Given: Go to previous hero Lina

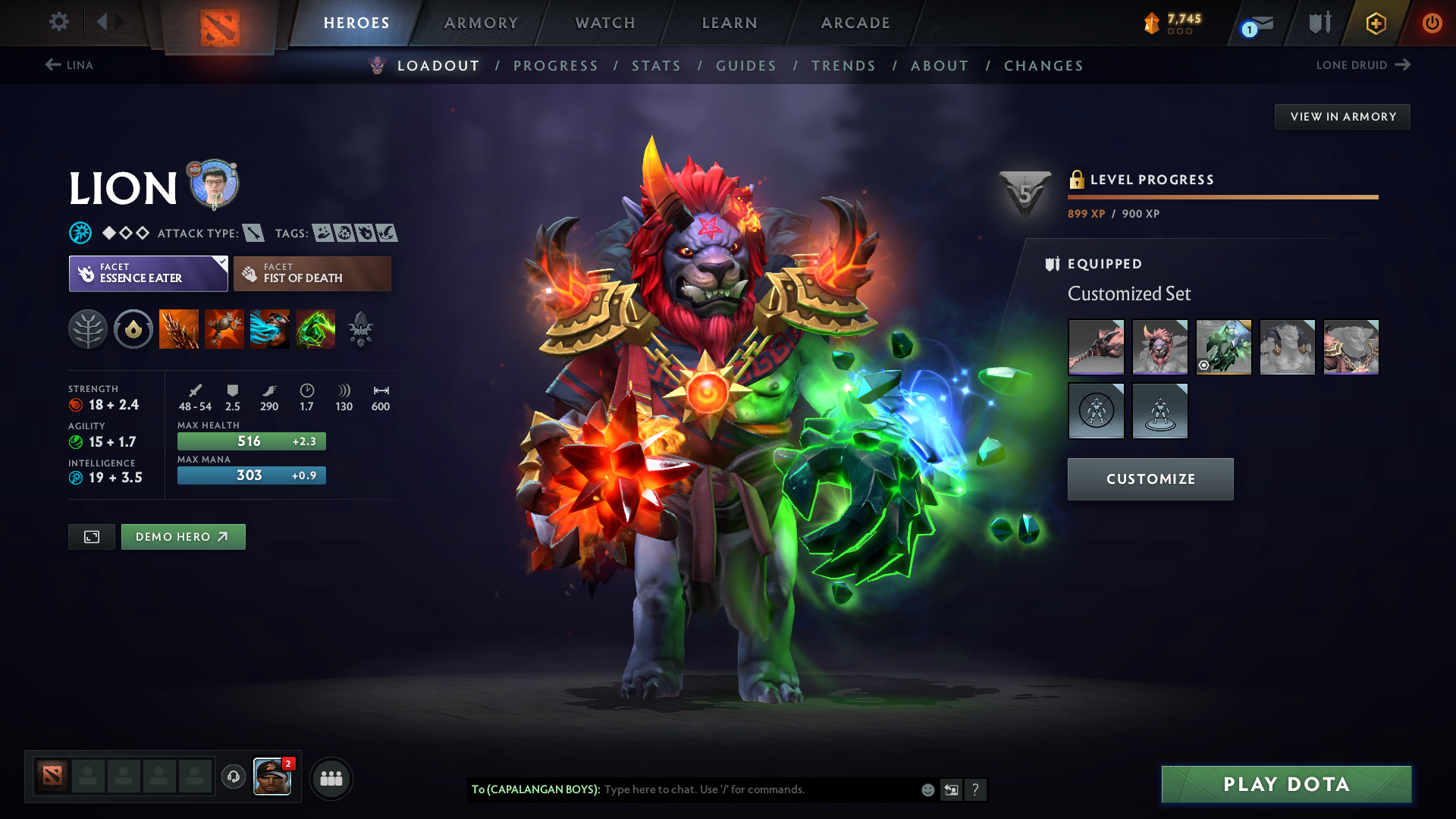Looking at the screenshot, I should pos(69,65).
